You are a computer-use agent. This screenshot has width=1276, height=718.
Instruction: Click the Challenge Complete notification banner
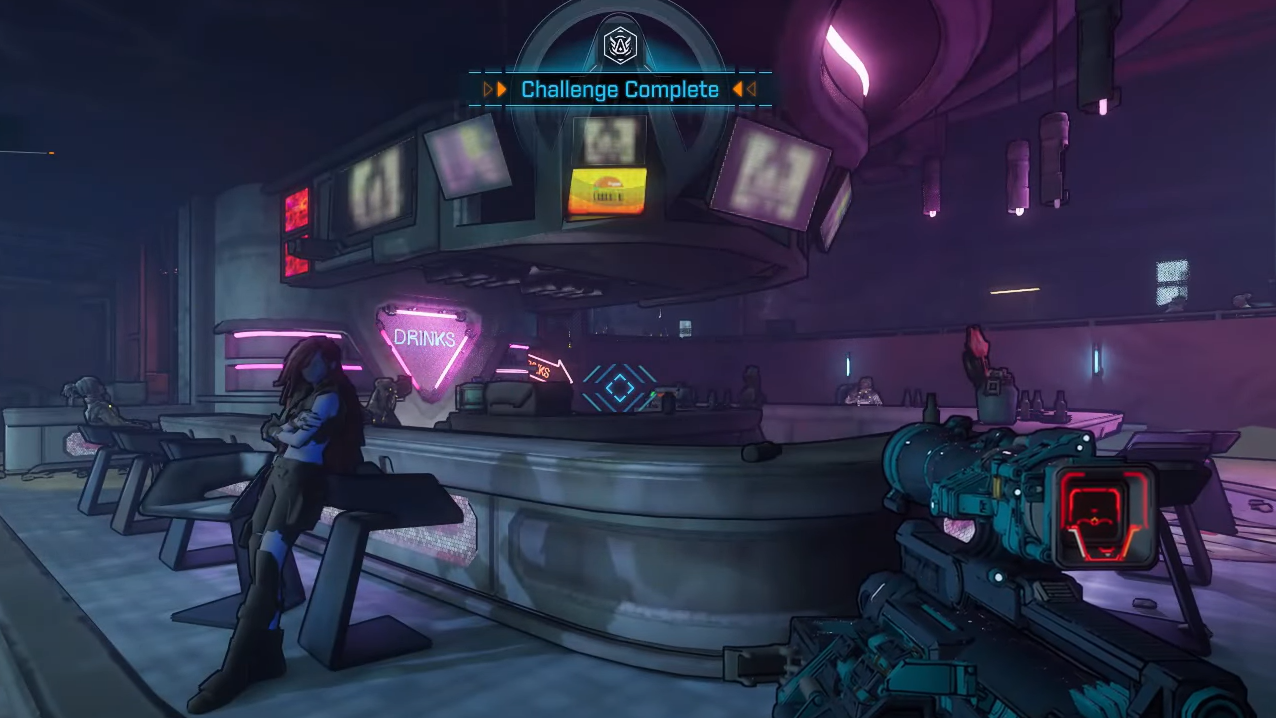tap(620, 90)
